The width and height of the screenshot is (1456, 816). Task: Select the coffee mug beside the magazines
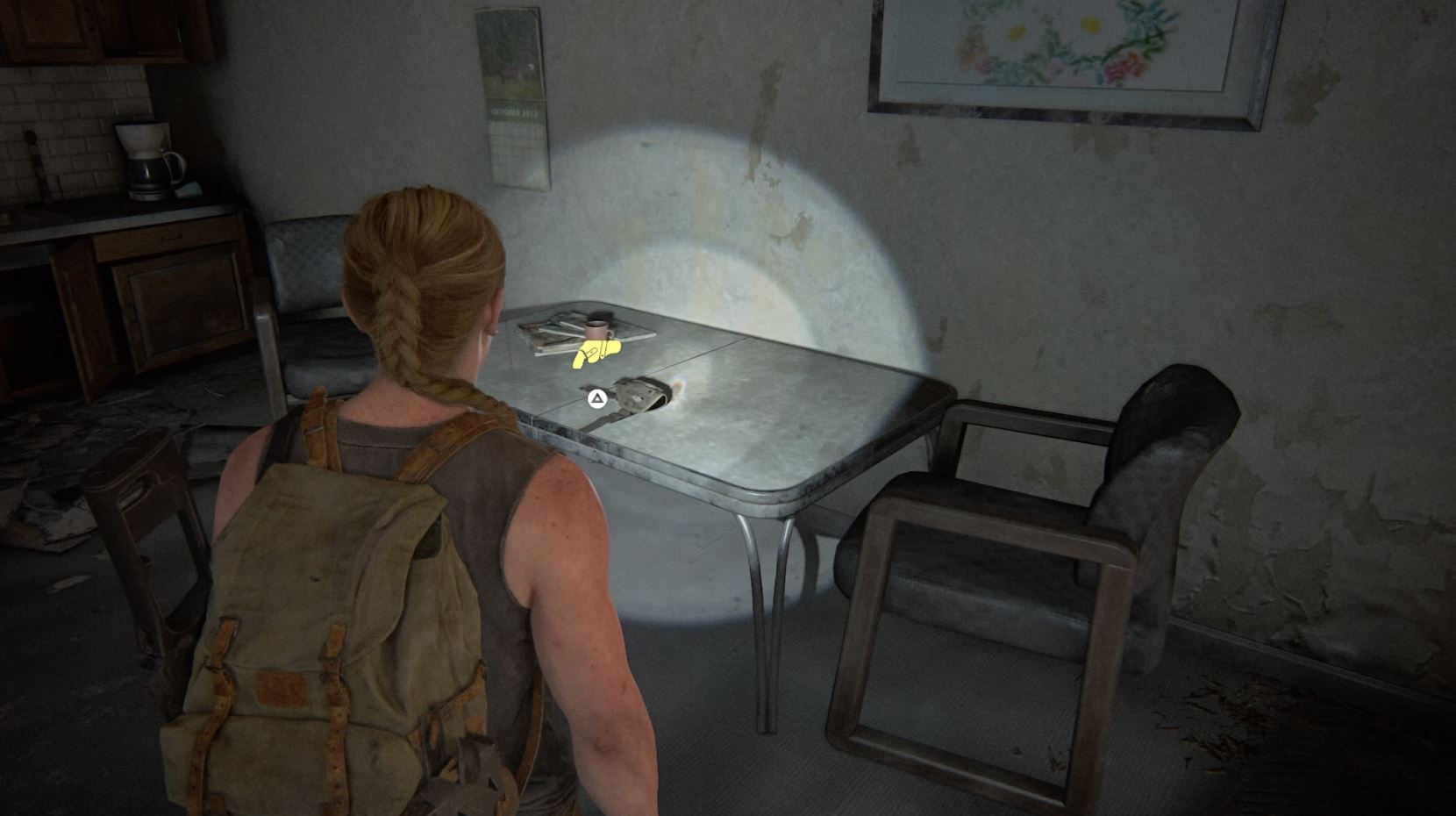[x=599, y=329]
